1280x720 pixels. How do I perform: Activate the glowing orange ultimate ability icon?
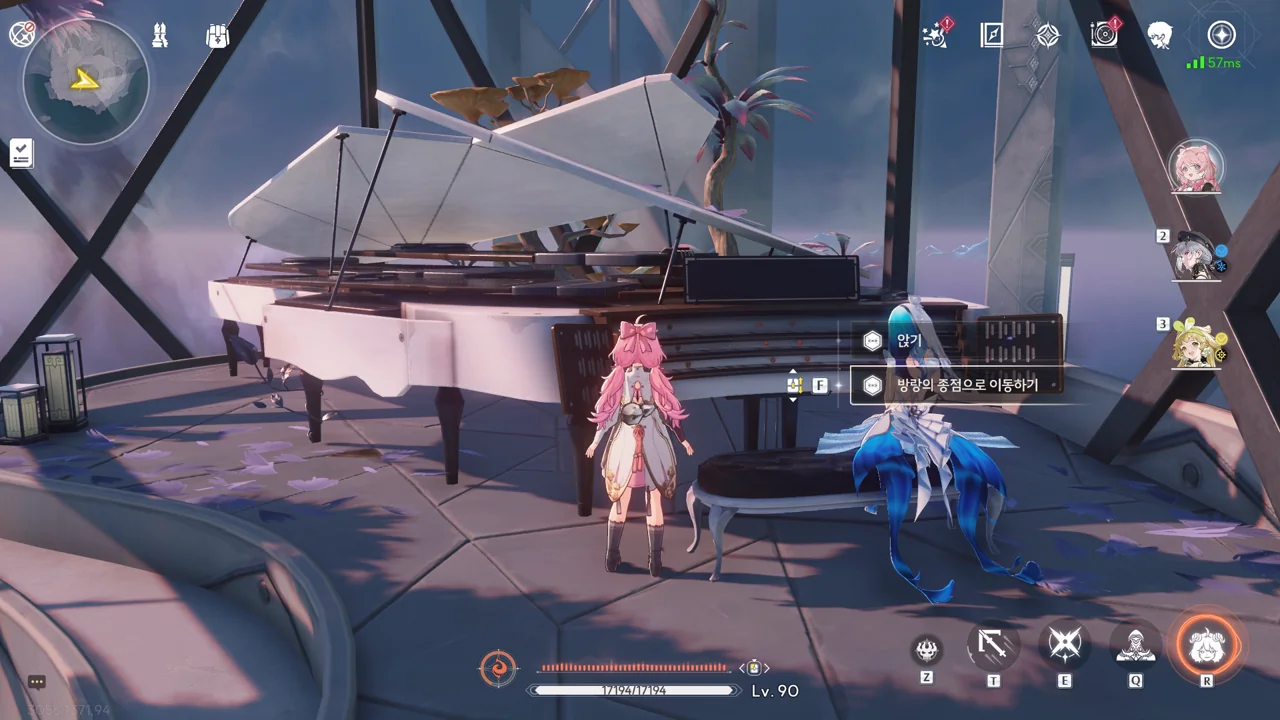(x=1207, y=645)
